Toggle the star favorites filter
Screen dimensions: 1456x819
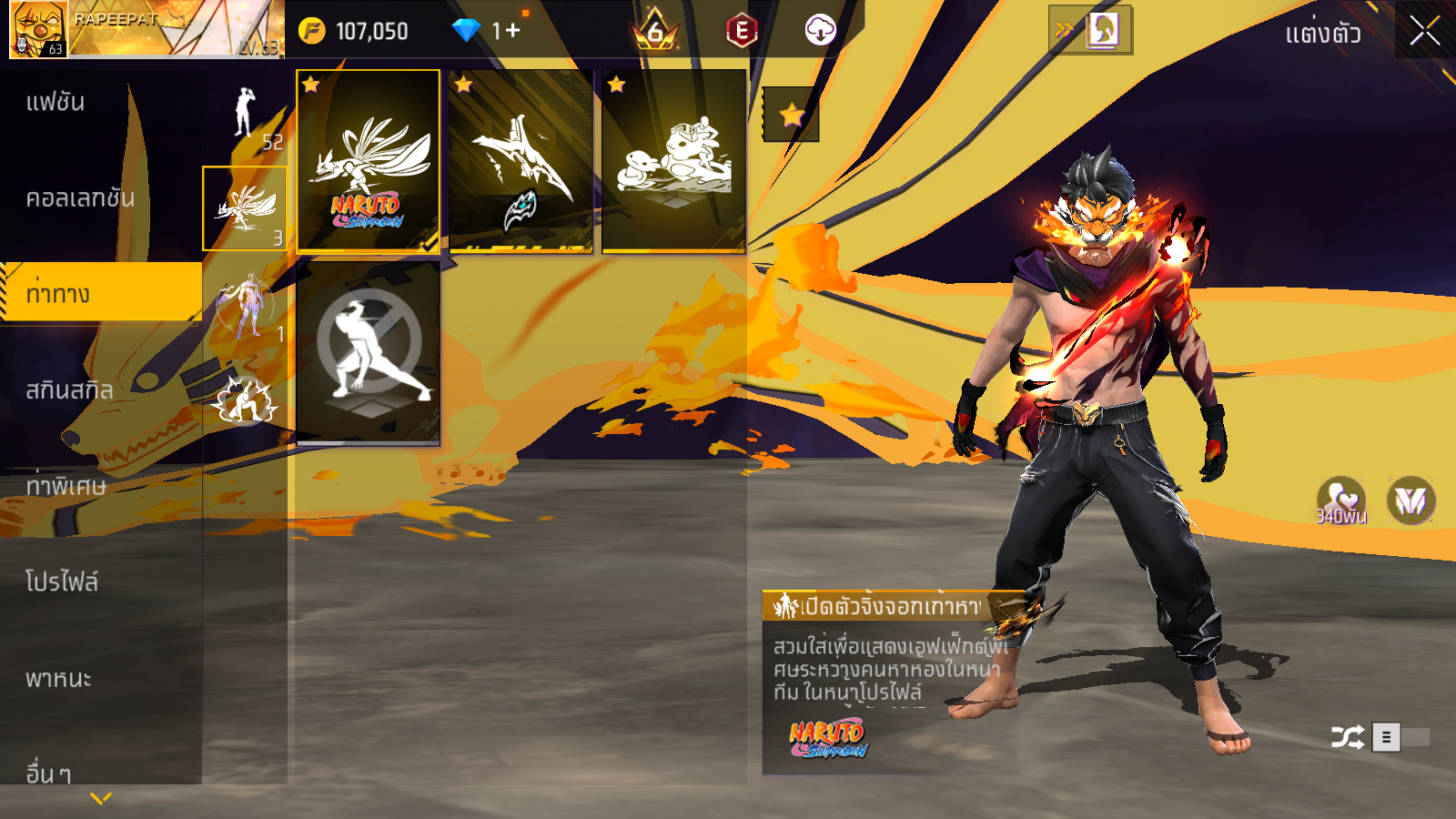(x=791, y=115)
